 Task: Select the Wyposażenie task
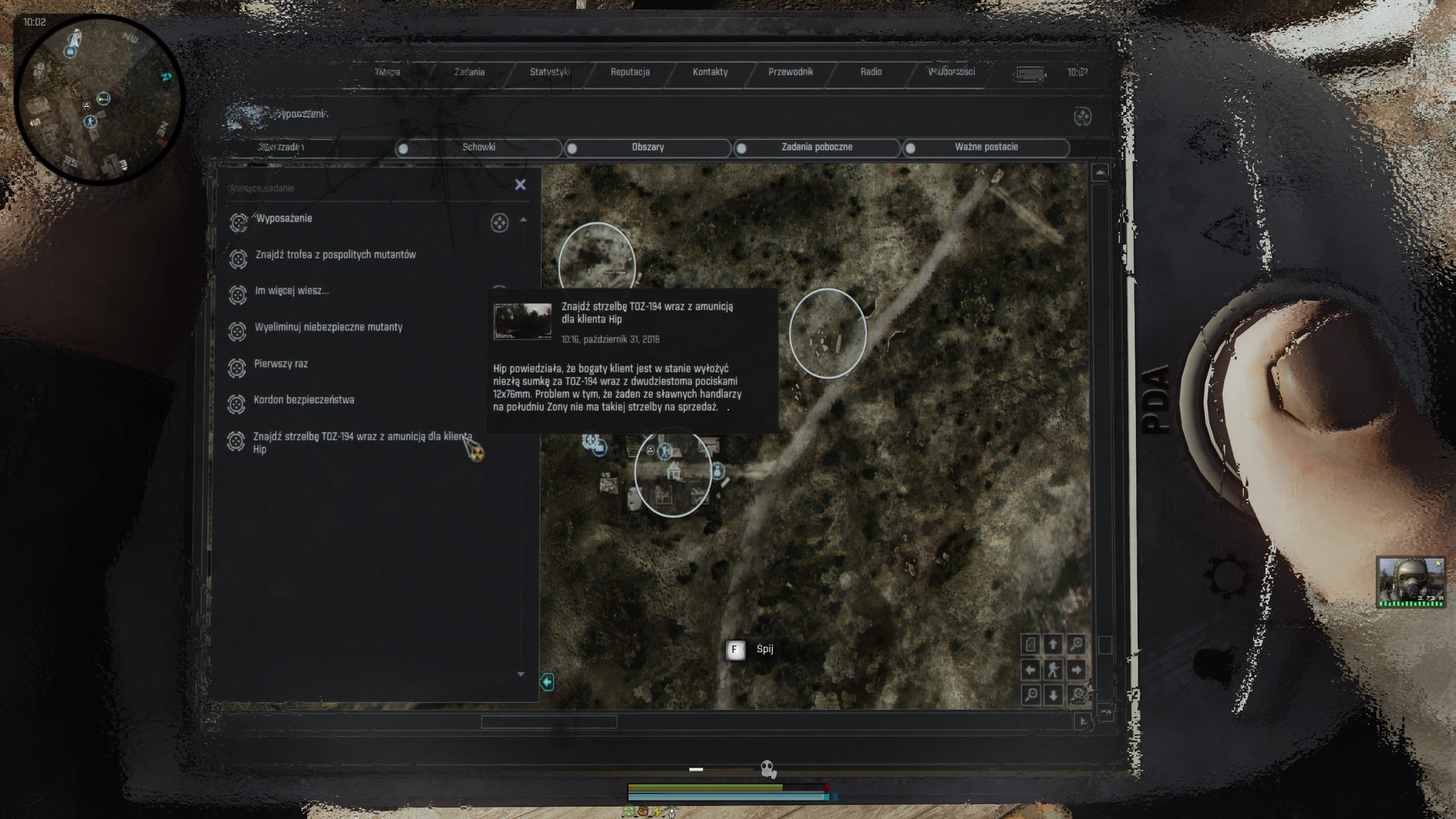[x=284, y=219]
